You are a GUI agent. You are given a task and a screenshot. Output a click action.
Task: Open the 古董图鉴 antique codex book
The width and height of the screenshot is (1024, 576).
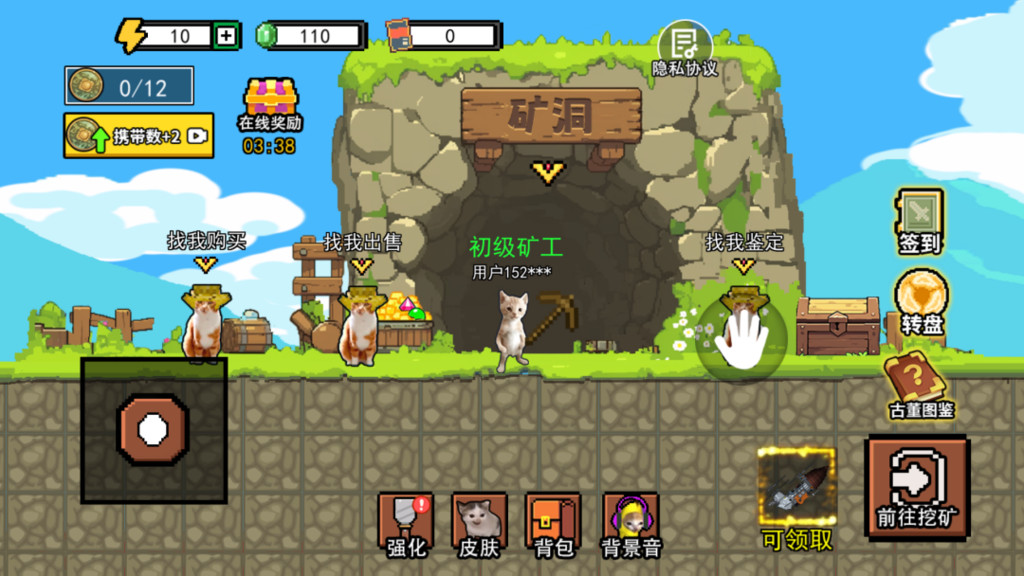[920, 384]
